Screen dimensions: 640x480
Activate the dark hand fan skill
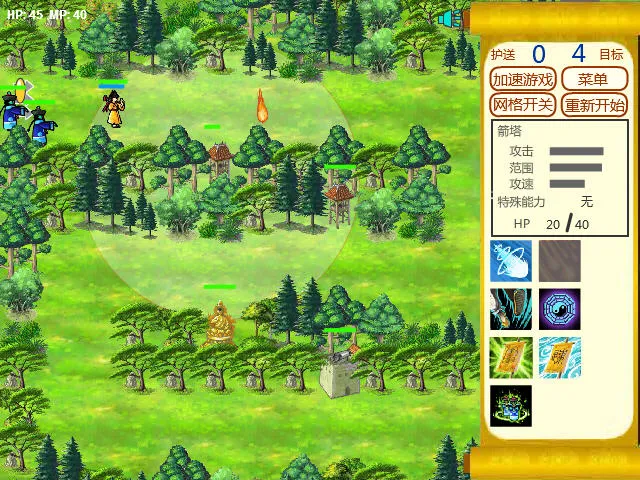511,309
